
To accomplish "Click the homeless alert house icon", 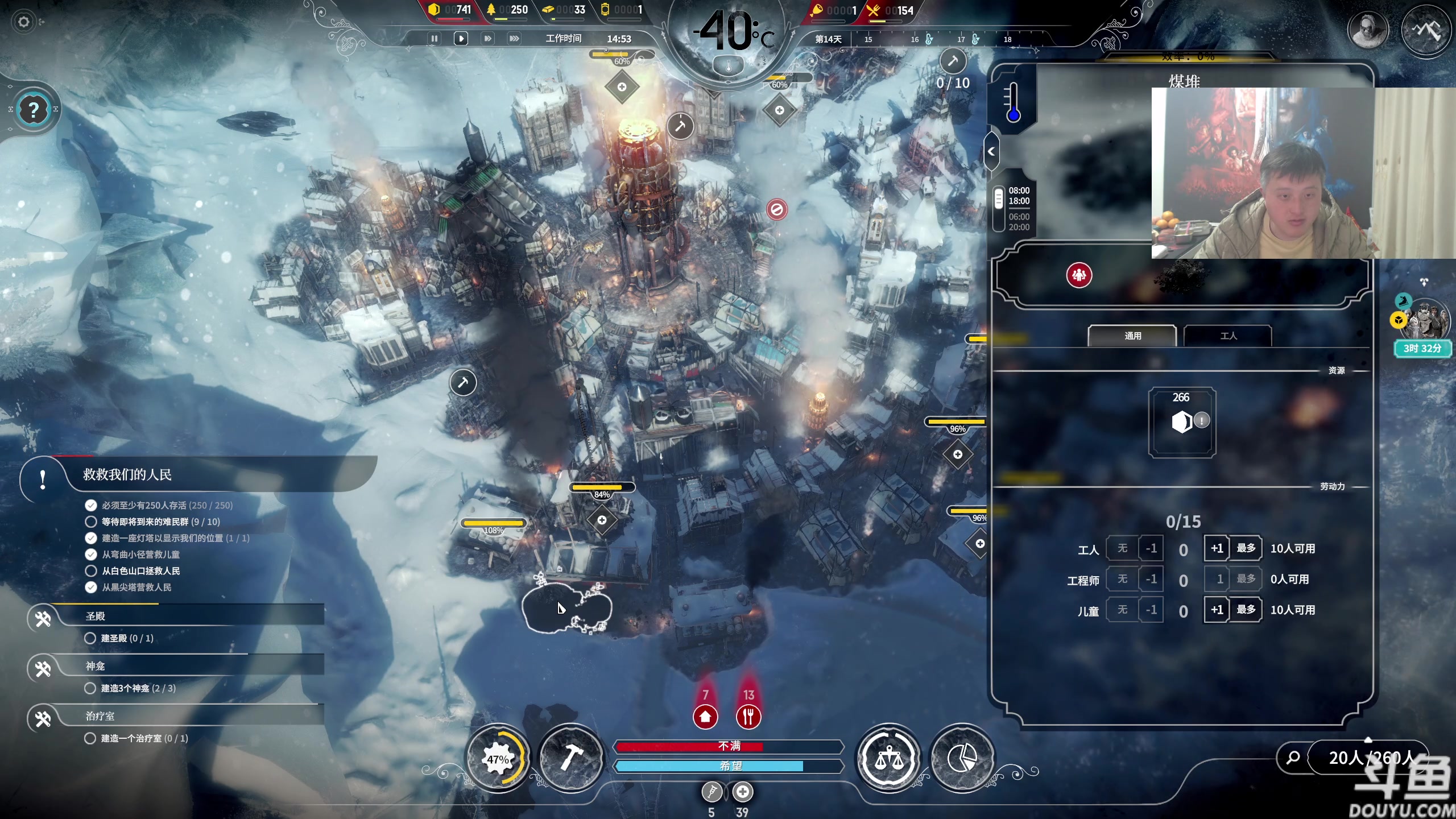I will click(705, 717).
